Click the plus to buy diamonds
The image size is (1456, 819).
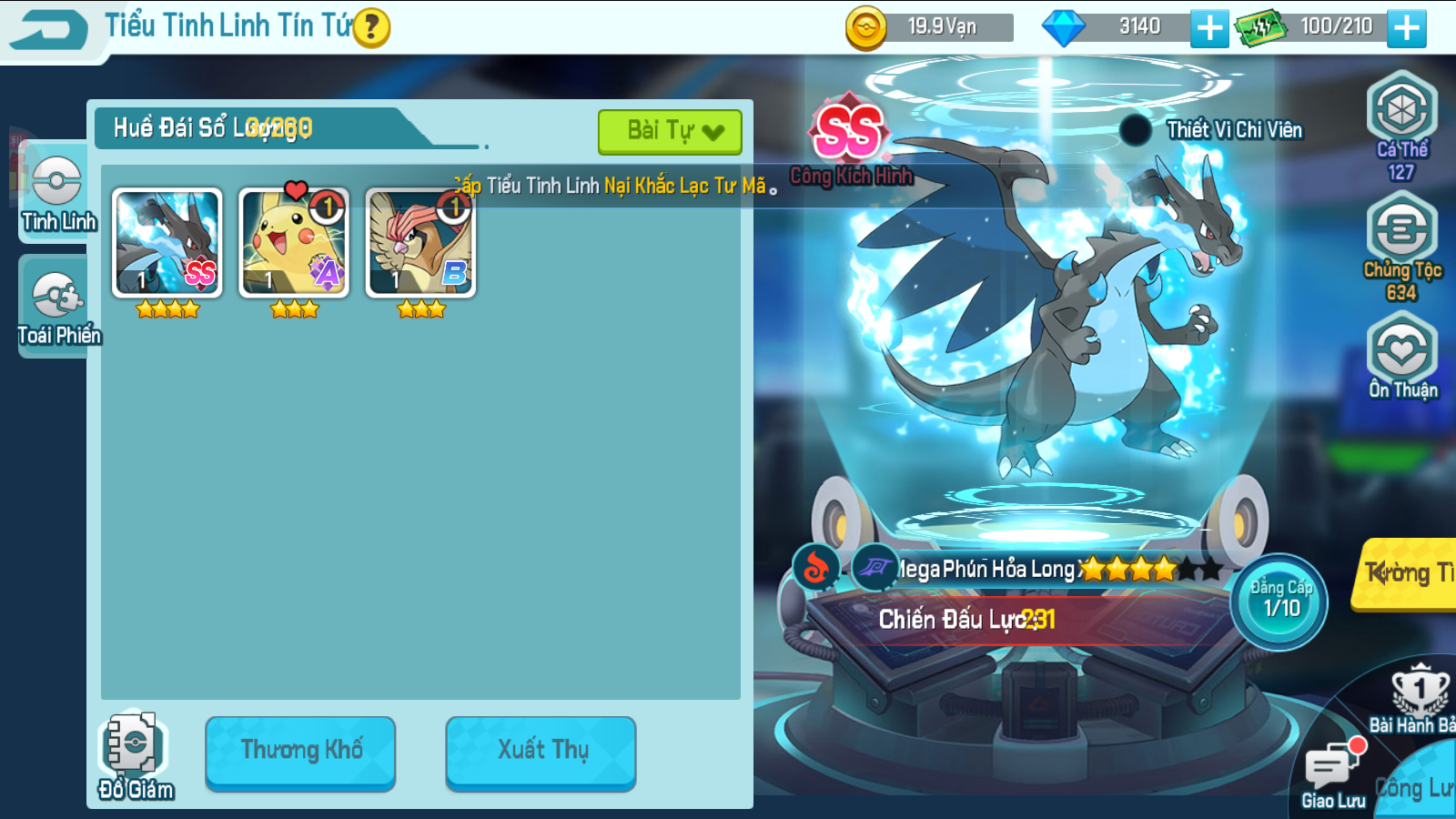click(x=1208, y=29)
